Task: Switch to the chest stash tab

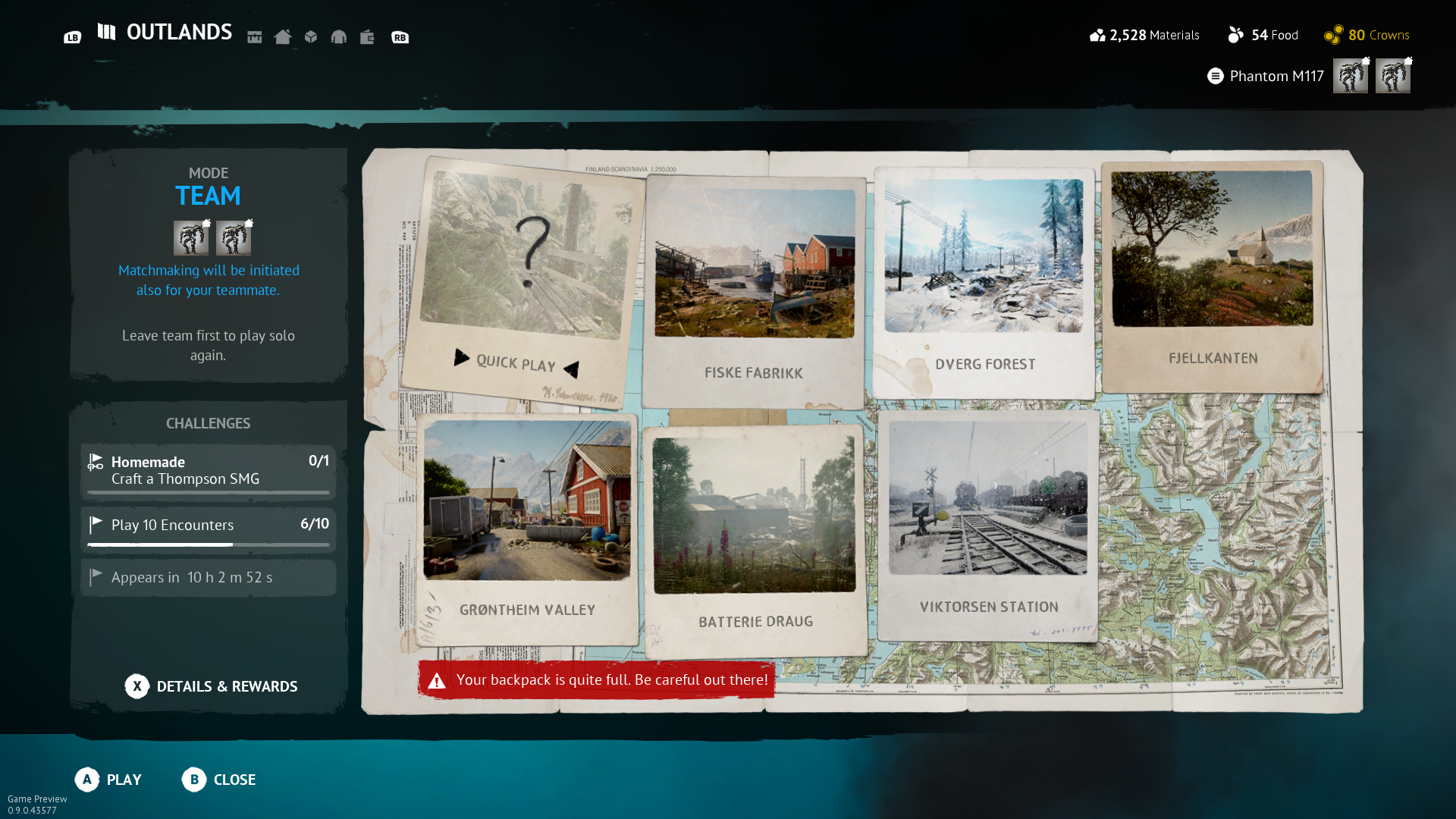Action: [255, 37]
